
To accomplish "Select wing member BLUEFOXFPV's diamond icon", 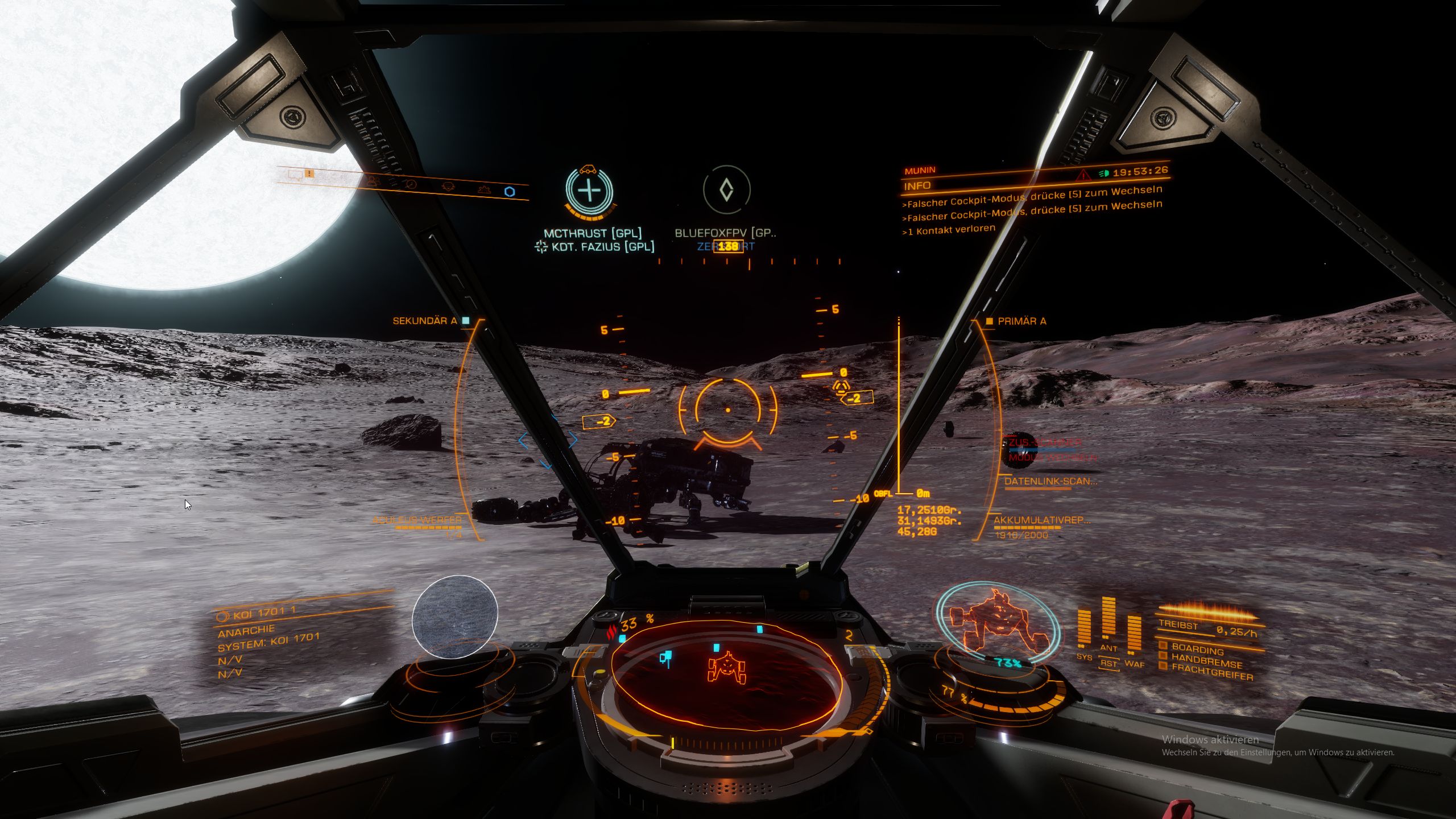I will (x=726, y=190).
